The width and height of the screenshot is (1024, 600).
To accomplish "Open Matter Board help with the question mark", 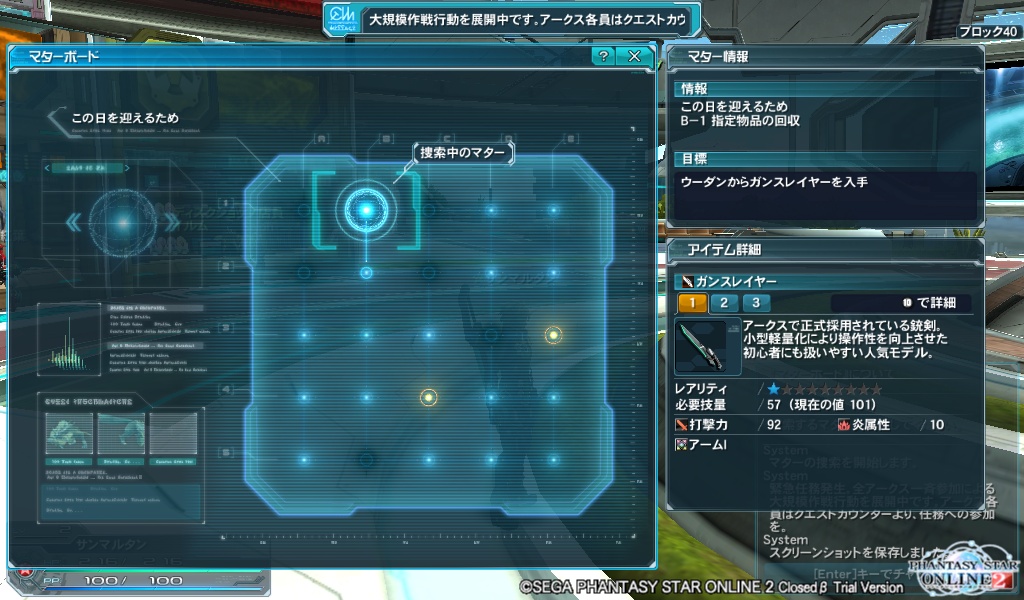I will tap(603, 56).
